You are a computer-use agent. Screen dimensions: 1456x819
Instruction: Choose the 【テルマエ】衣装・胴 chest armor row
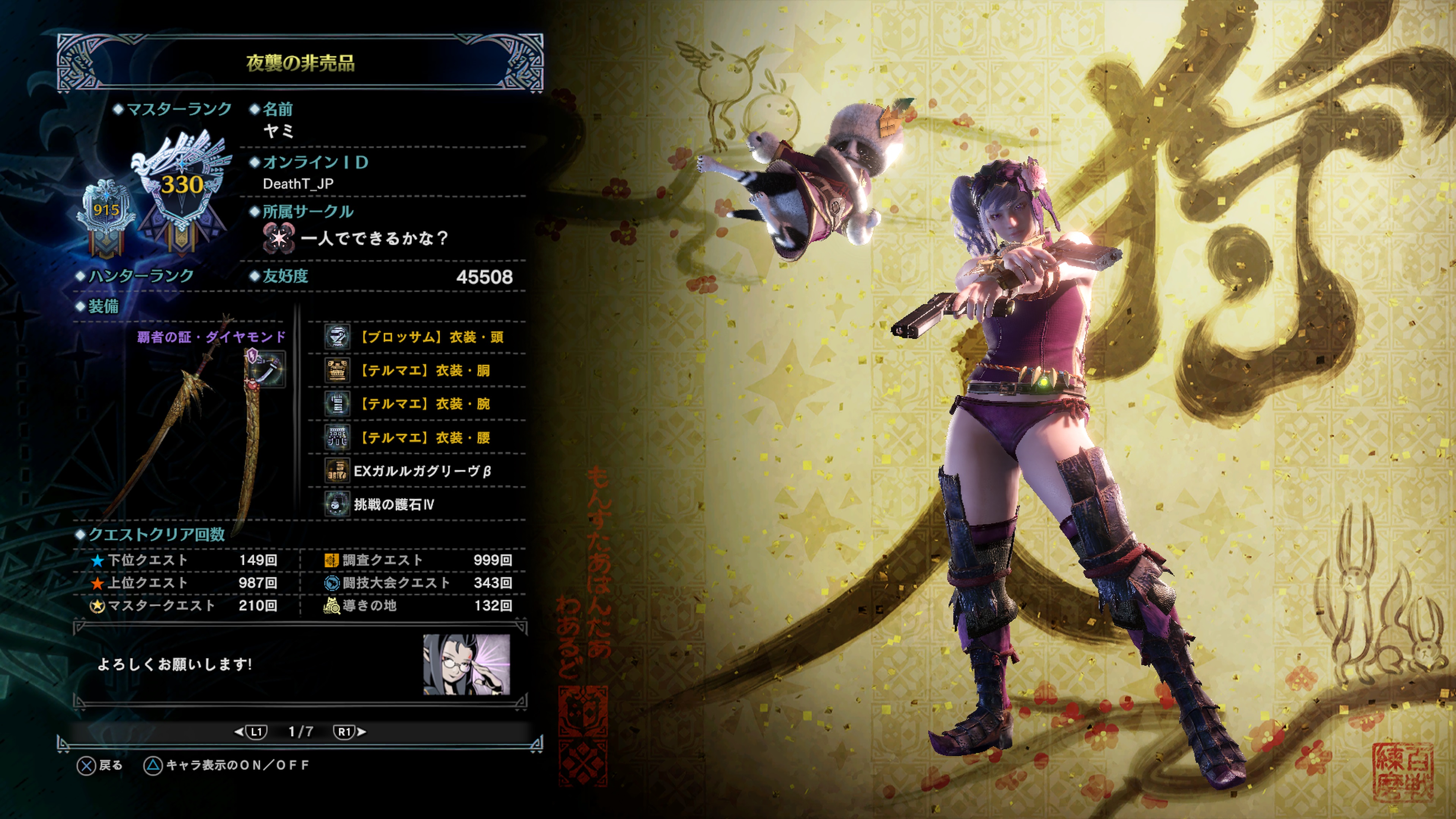[417, 371]
